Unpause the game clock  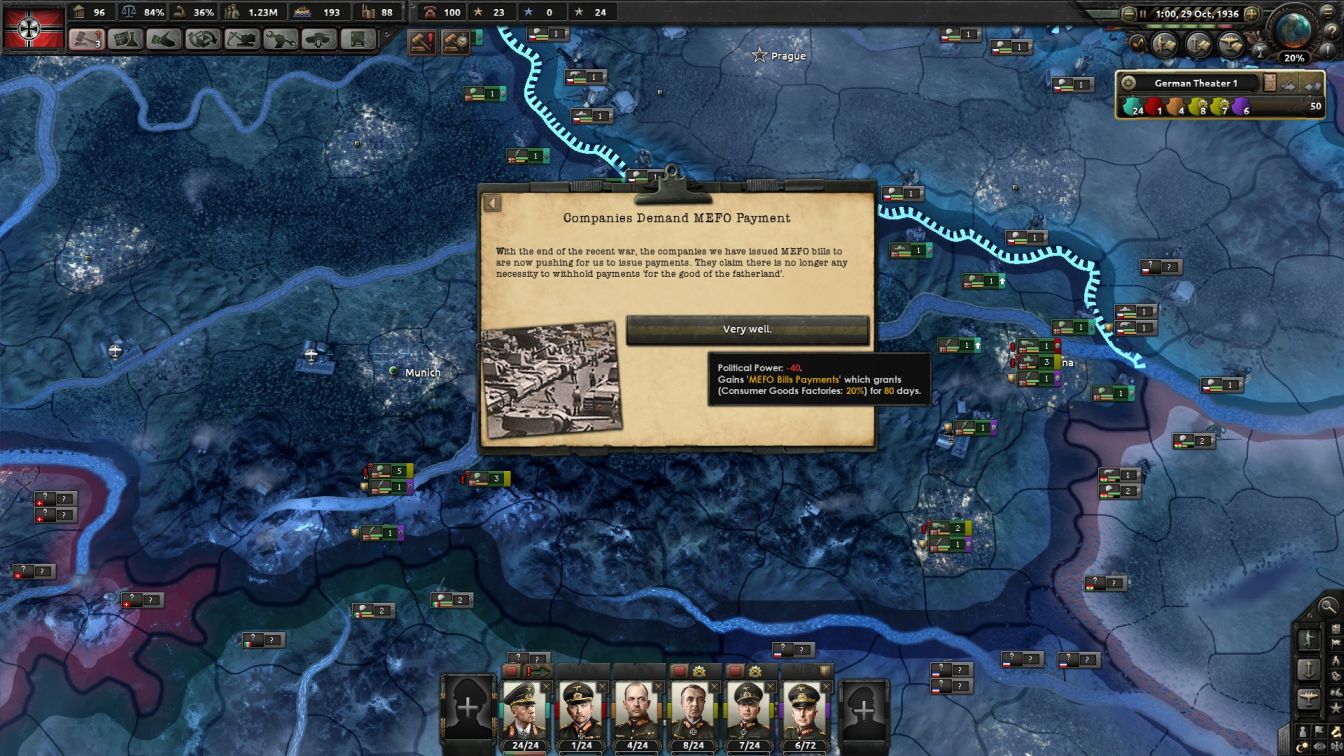tap(1143, 13)
